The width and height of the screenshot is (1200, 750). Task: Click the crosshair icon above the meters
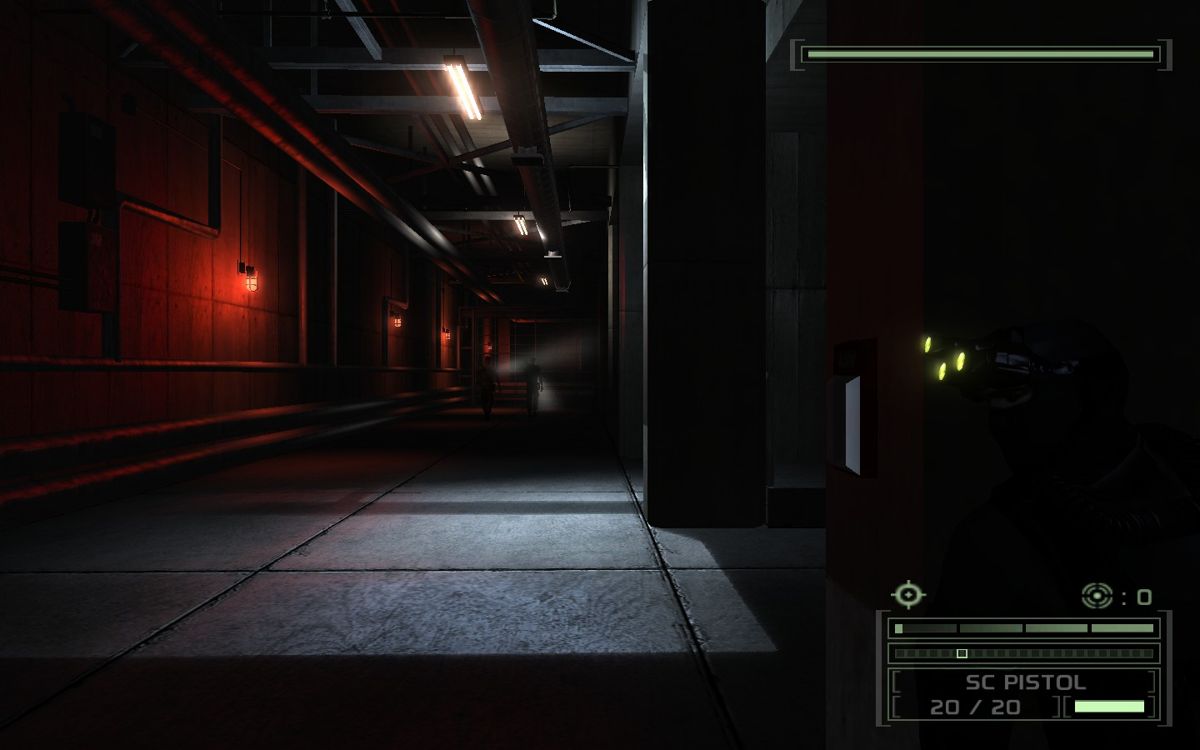tap(908, 595)
